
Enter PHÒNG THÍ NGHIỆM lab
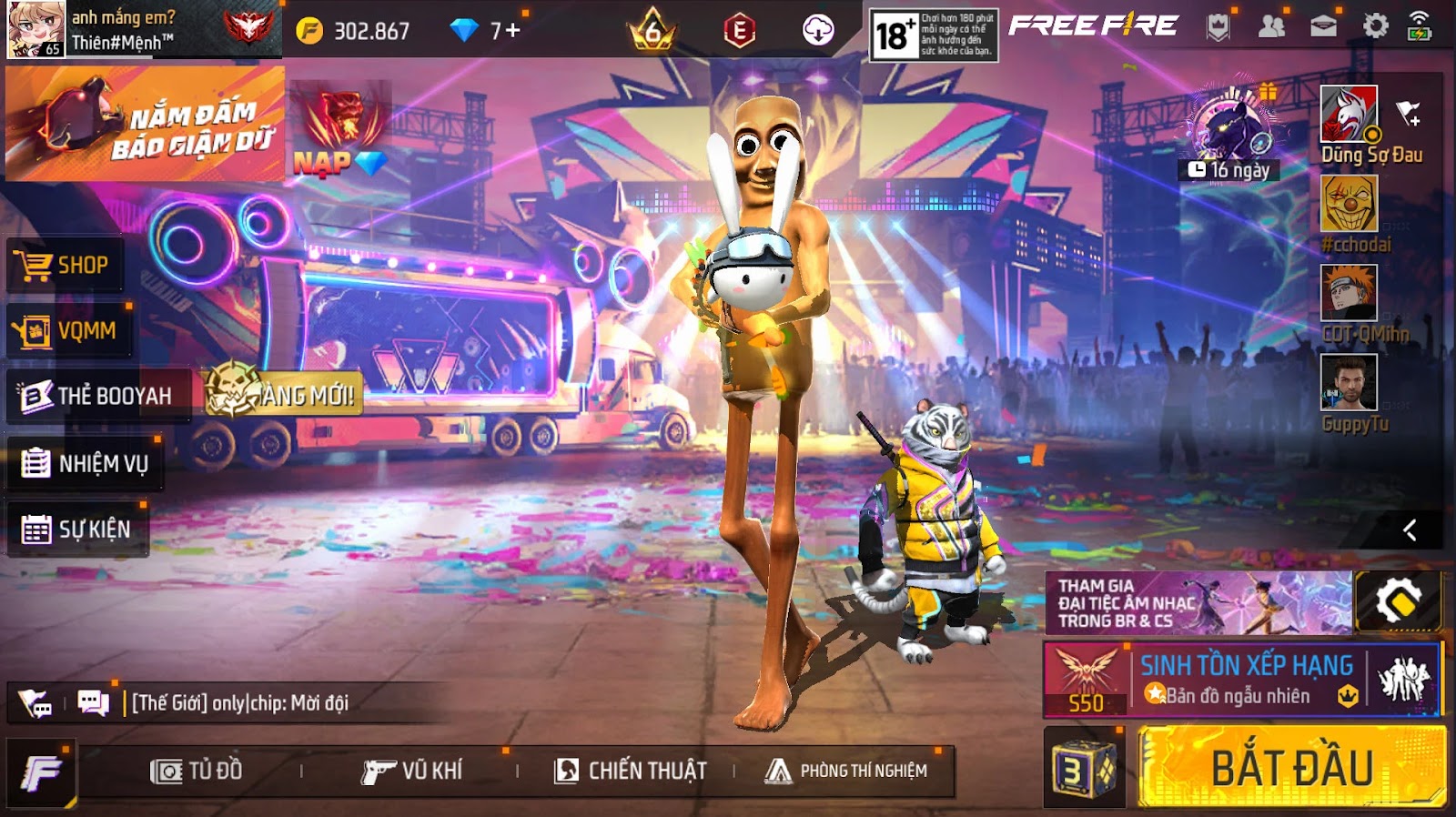846,772
